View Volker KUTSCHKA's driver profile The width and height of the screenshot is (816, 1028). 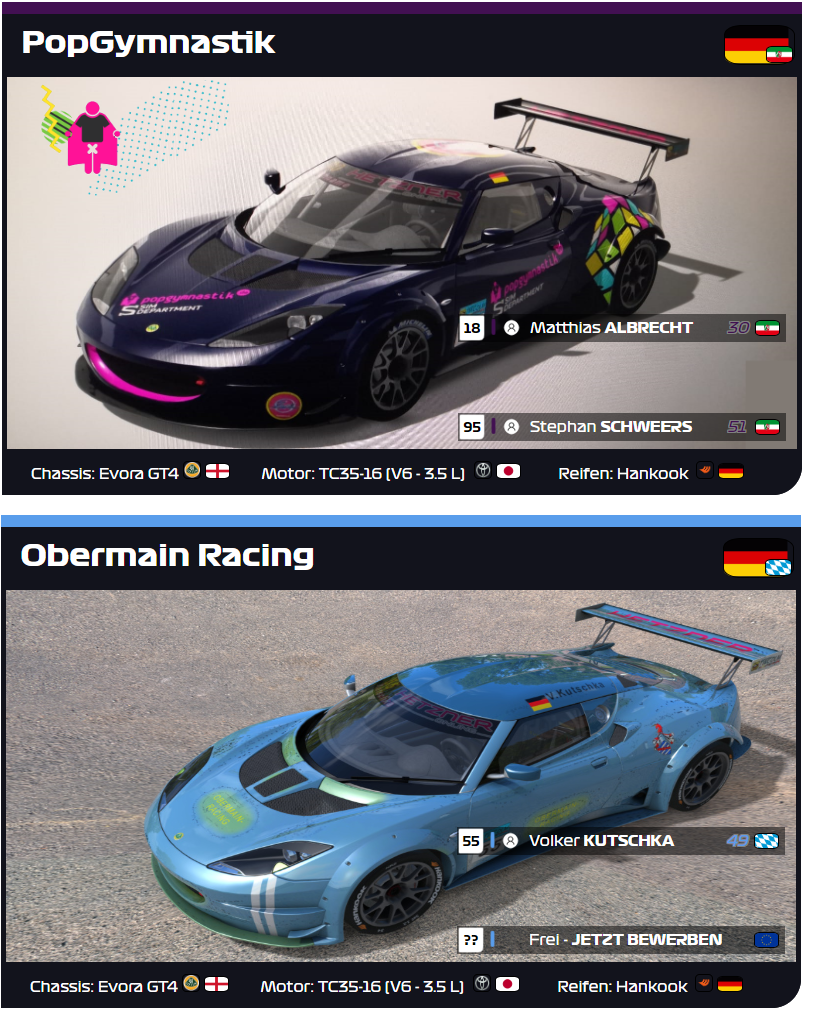point(602,841)
